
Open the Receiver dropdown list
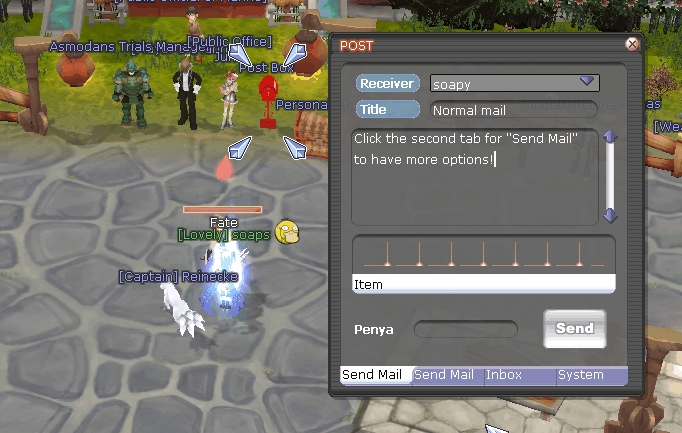(587, 83)
